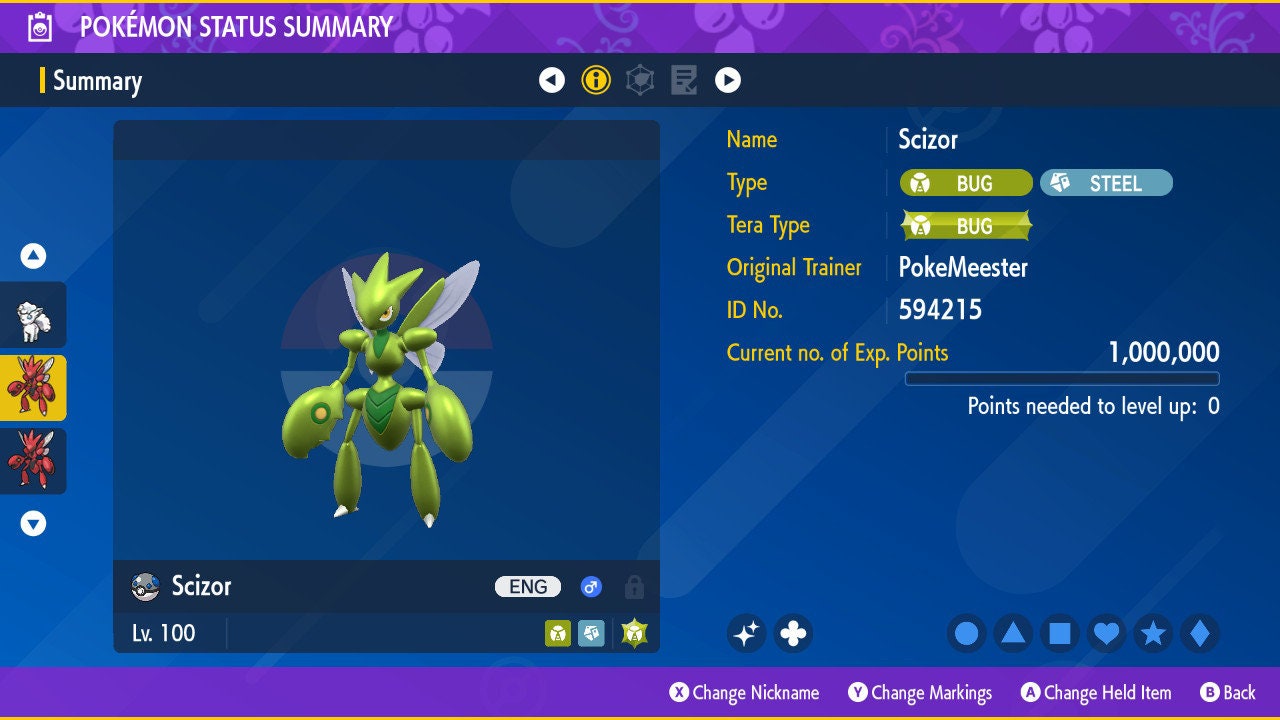Click the up arrow above the party list
This screenshot has height=720, width=1280.
pyautogui.click(x=33, y=257)
